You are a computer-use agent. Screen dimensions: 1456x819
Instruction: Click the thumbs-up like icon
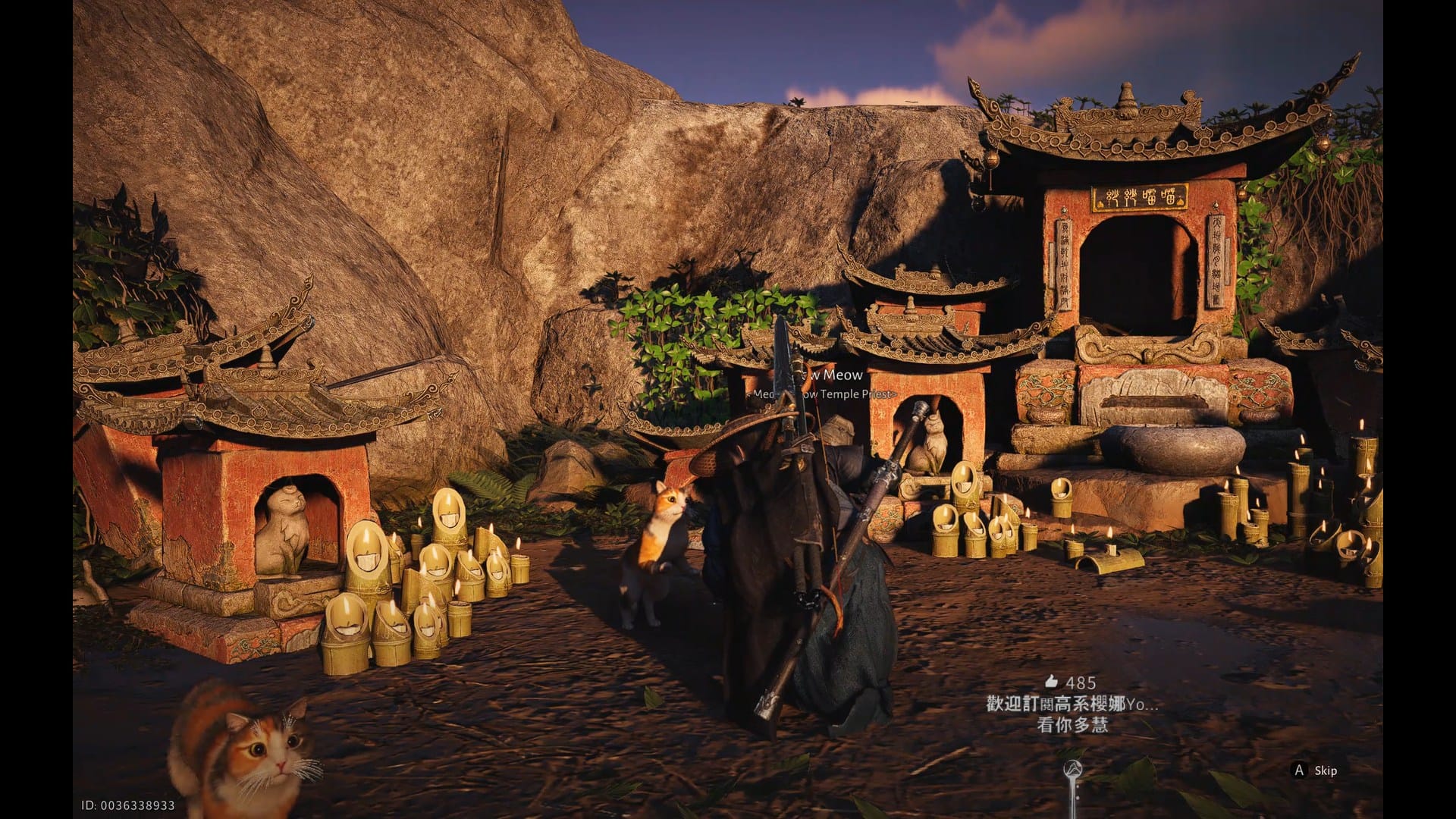point(1050,681)
